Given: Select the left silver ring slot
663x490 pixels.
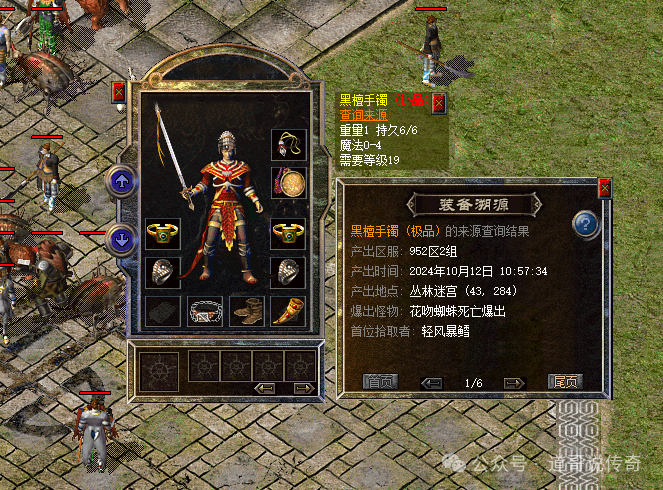Looking at the screenshot, I should pos(162,272).
